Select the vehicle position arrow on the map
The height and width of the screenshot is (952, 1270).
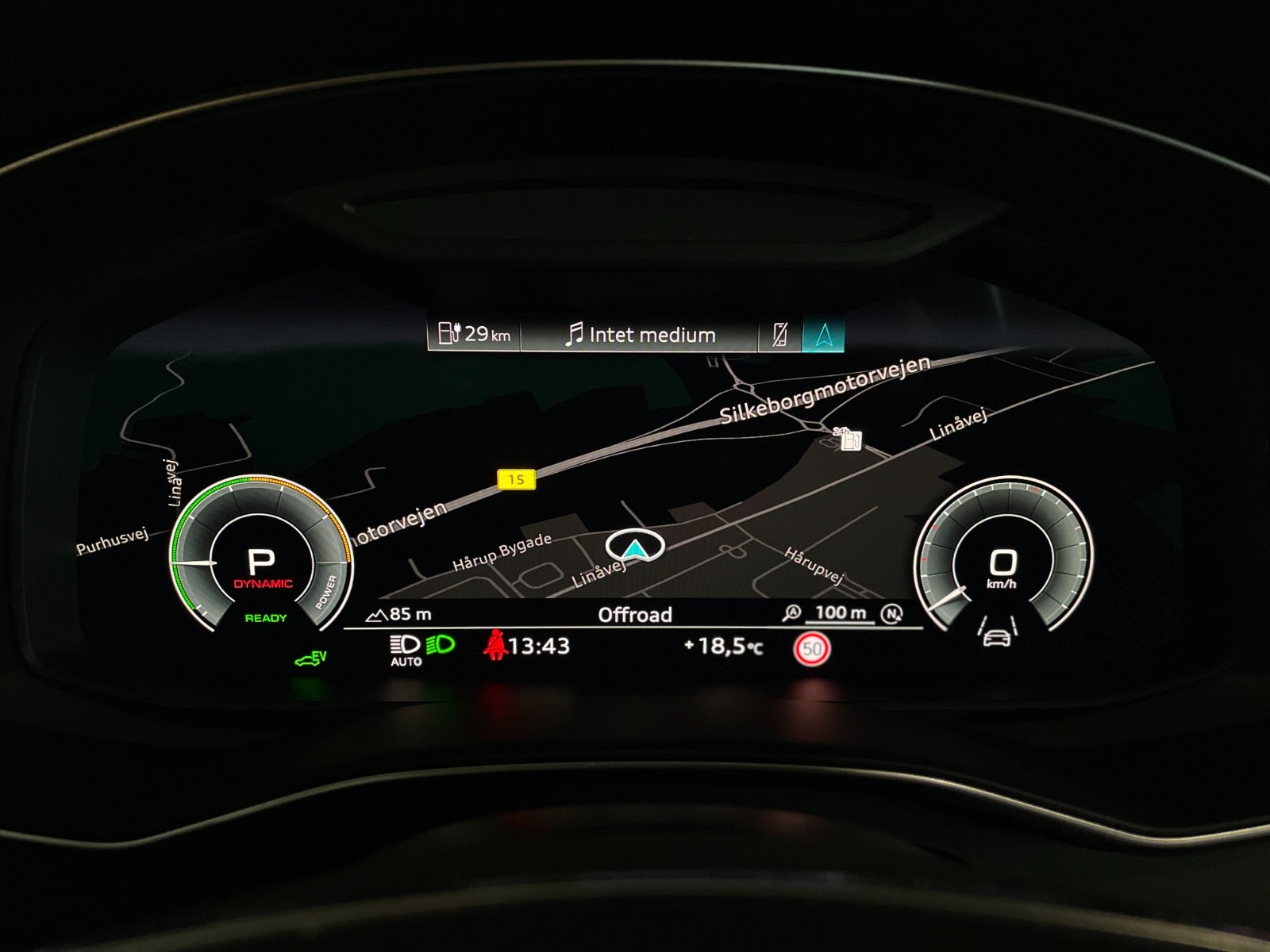(635, 547)
